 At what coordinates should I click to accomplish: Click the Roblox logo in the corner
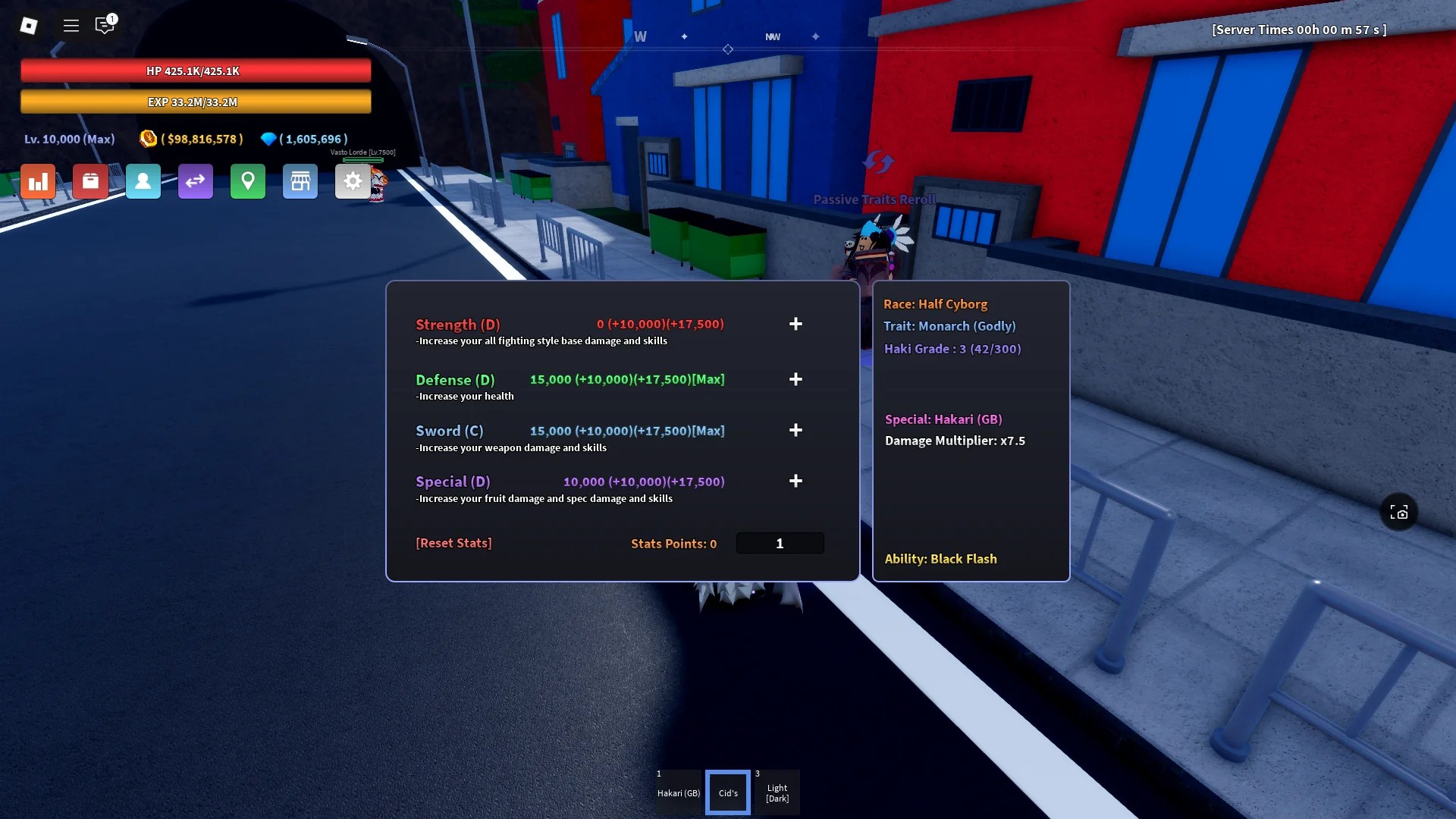click(29, 25)
